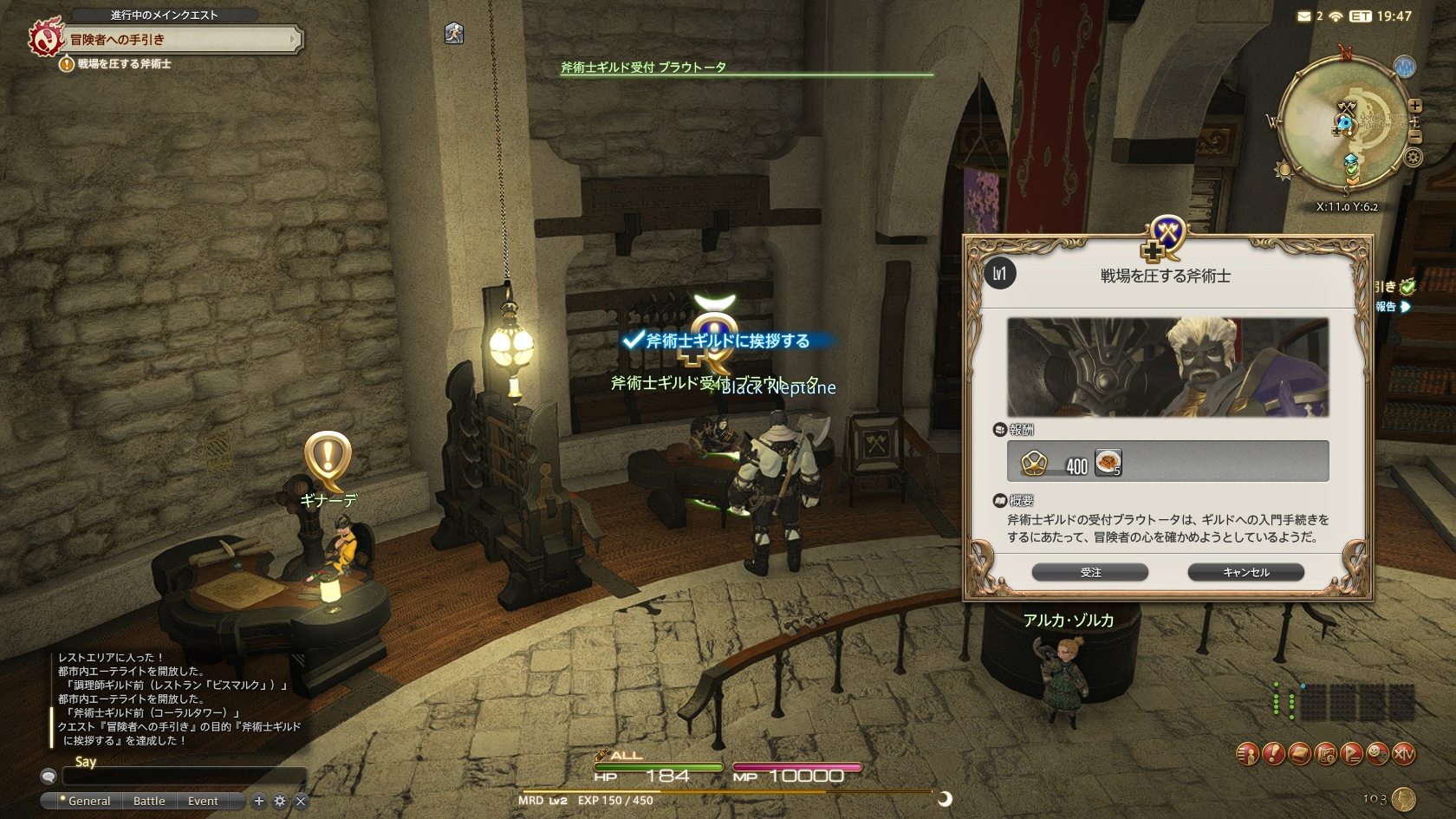Image resolution: width=1456 pixels, height=819 pixels.
Task: Zoom out the minimap with minus button
Action: pos(1414,136)
